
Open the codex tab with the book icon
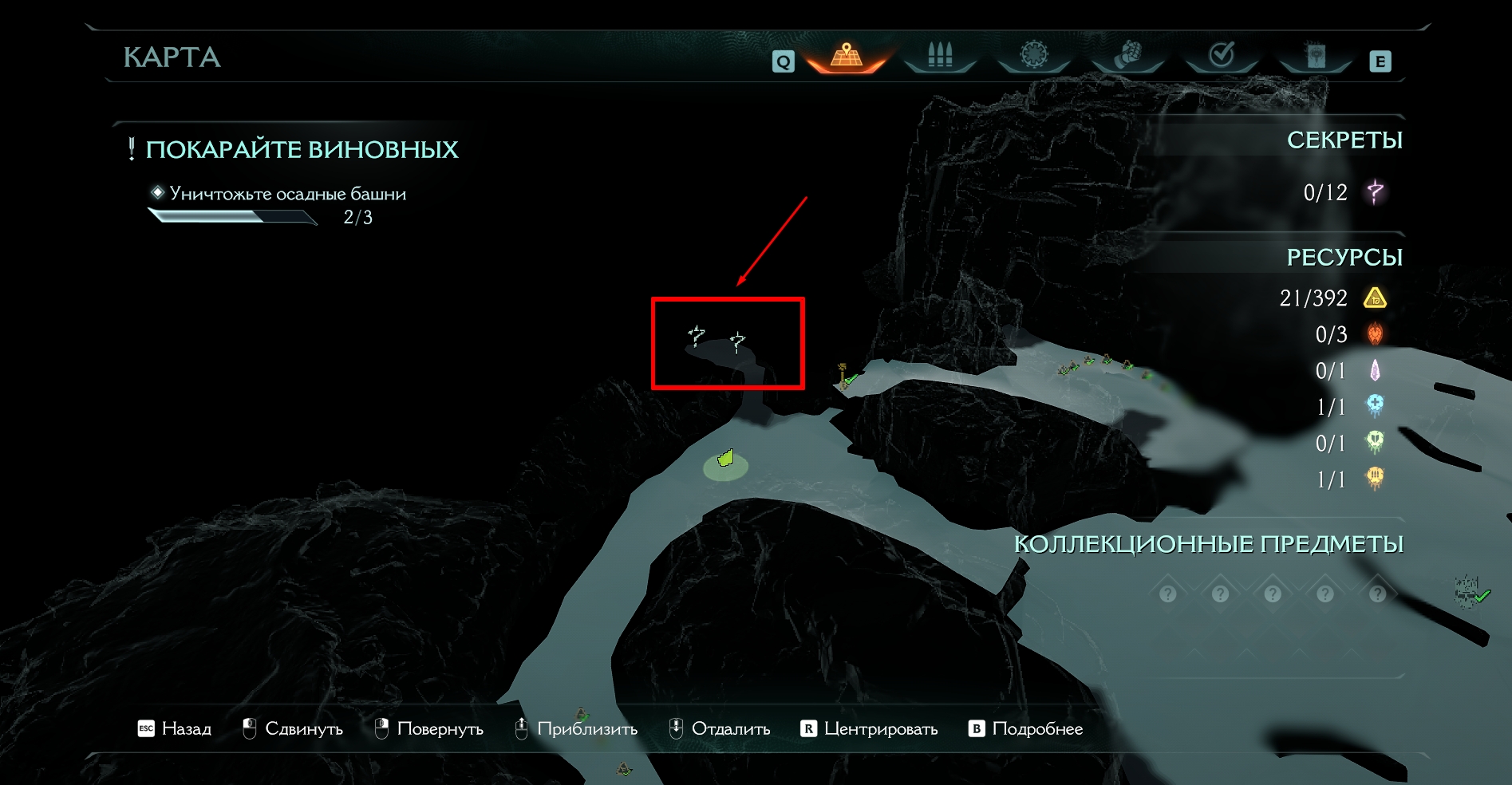pos(1316,56)
